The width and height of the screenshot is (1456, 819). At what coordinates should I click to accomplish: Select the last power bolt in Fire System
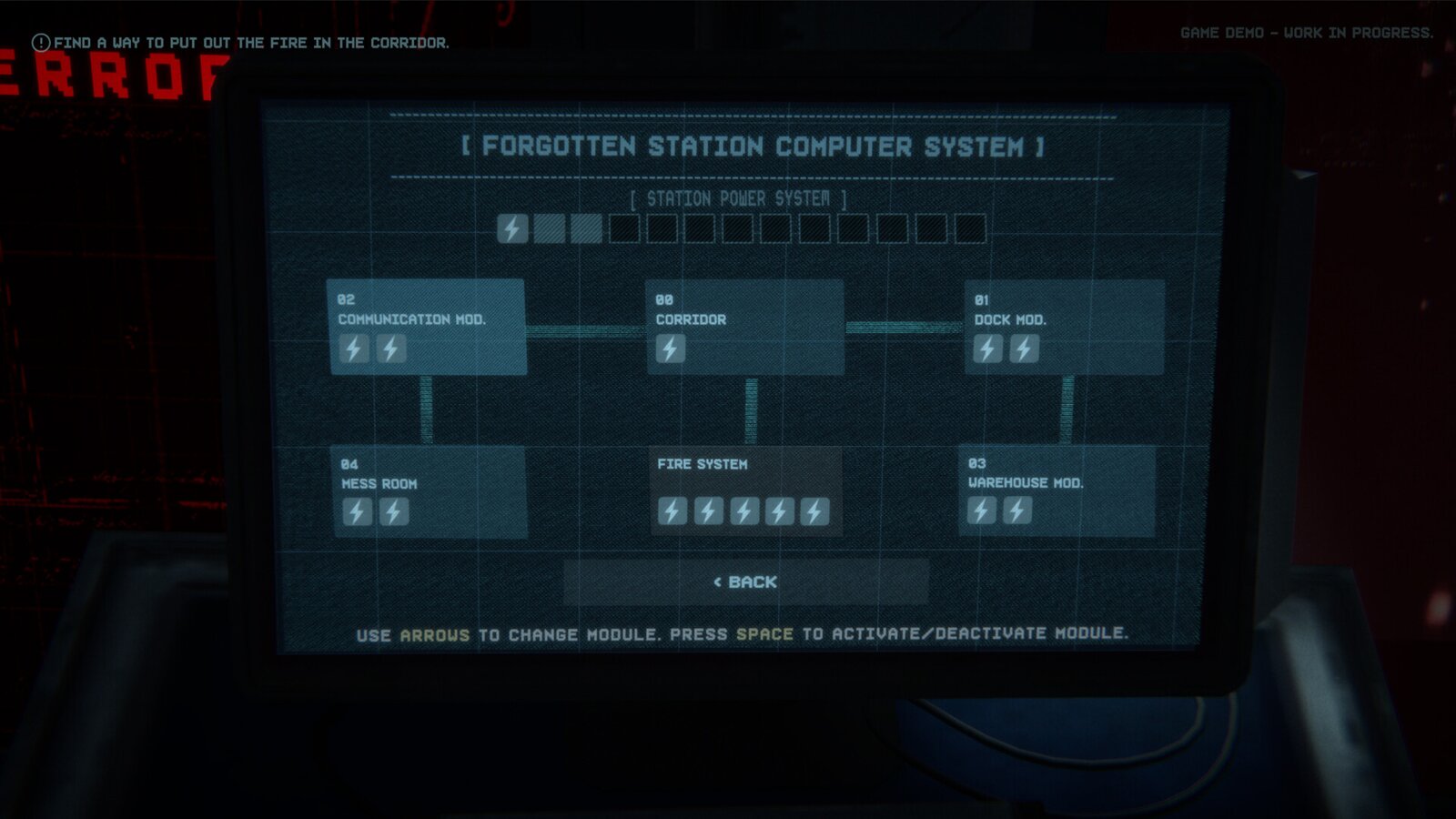[x=814, y=511]
